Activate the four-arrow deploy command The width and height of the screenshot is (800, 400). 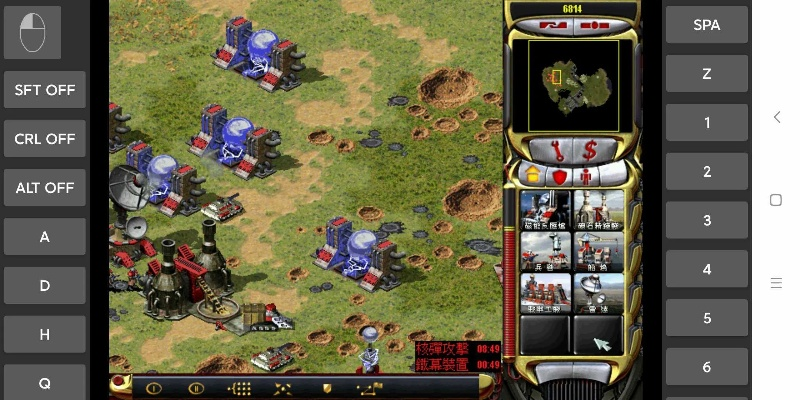click(283, 388)
